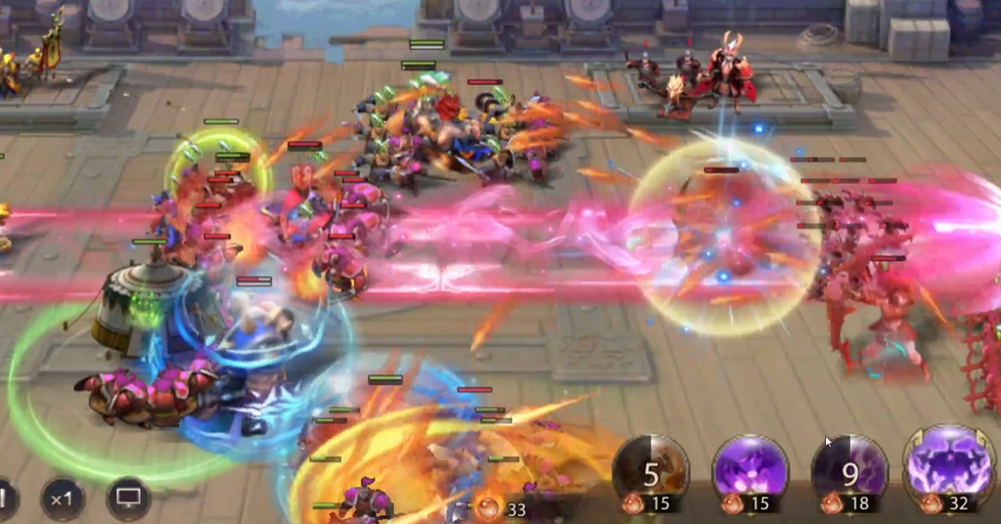The image size is (1001, 524).
Task: Select the orange skill on 5 cooldown
Action: pos(650,470)
